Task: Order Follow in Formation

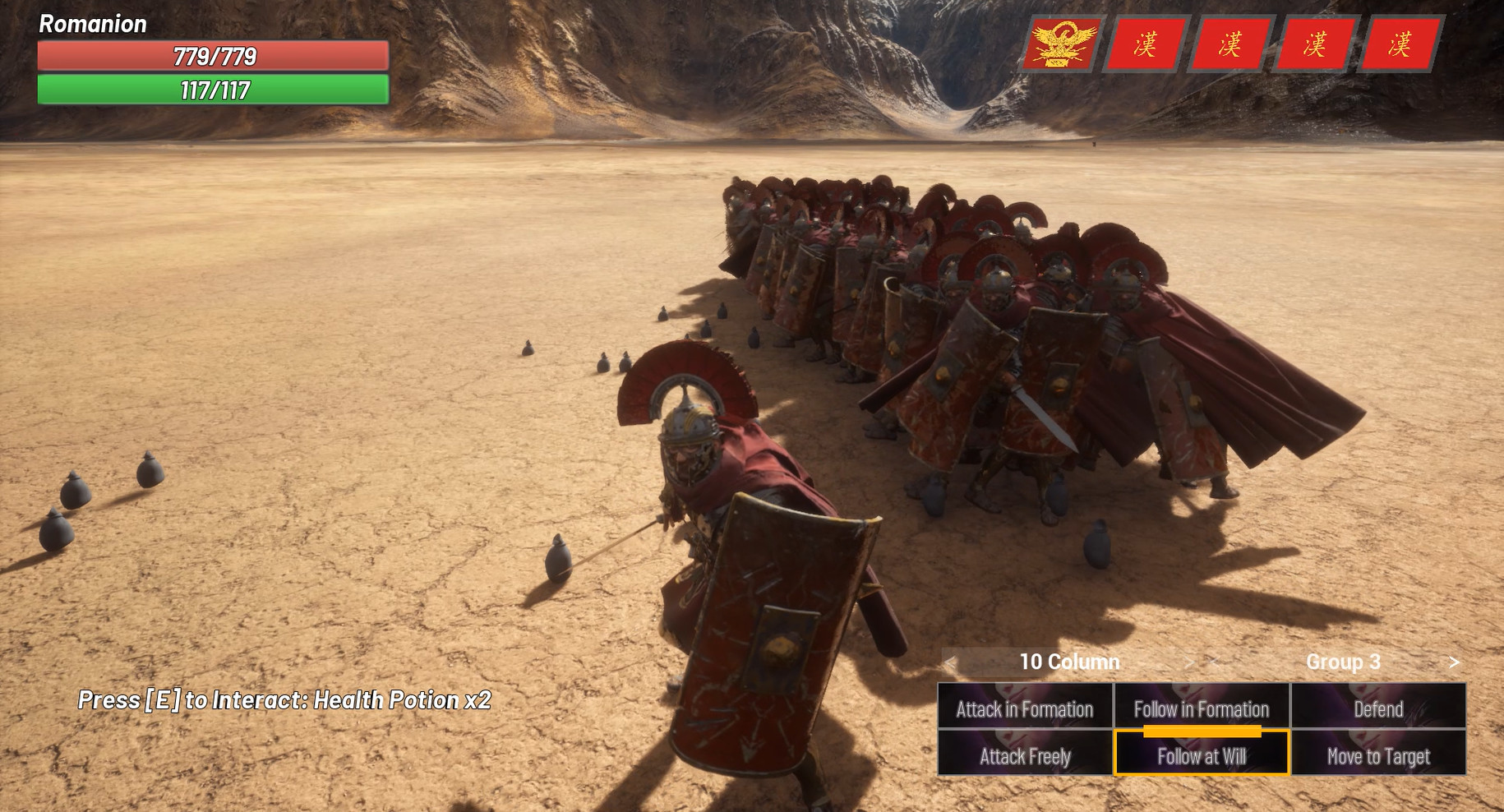Action: point(1201,708)
